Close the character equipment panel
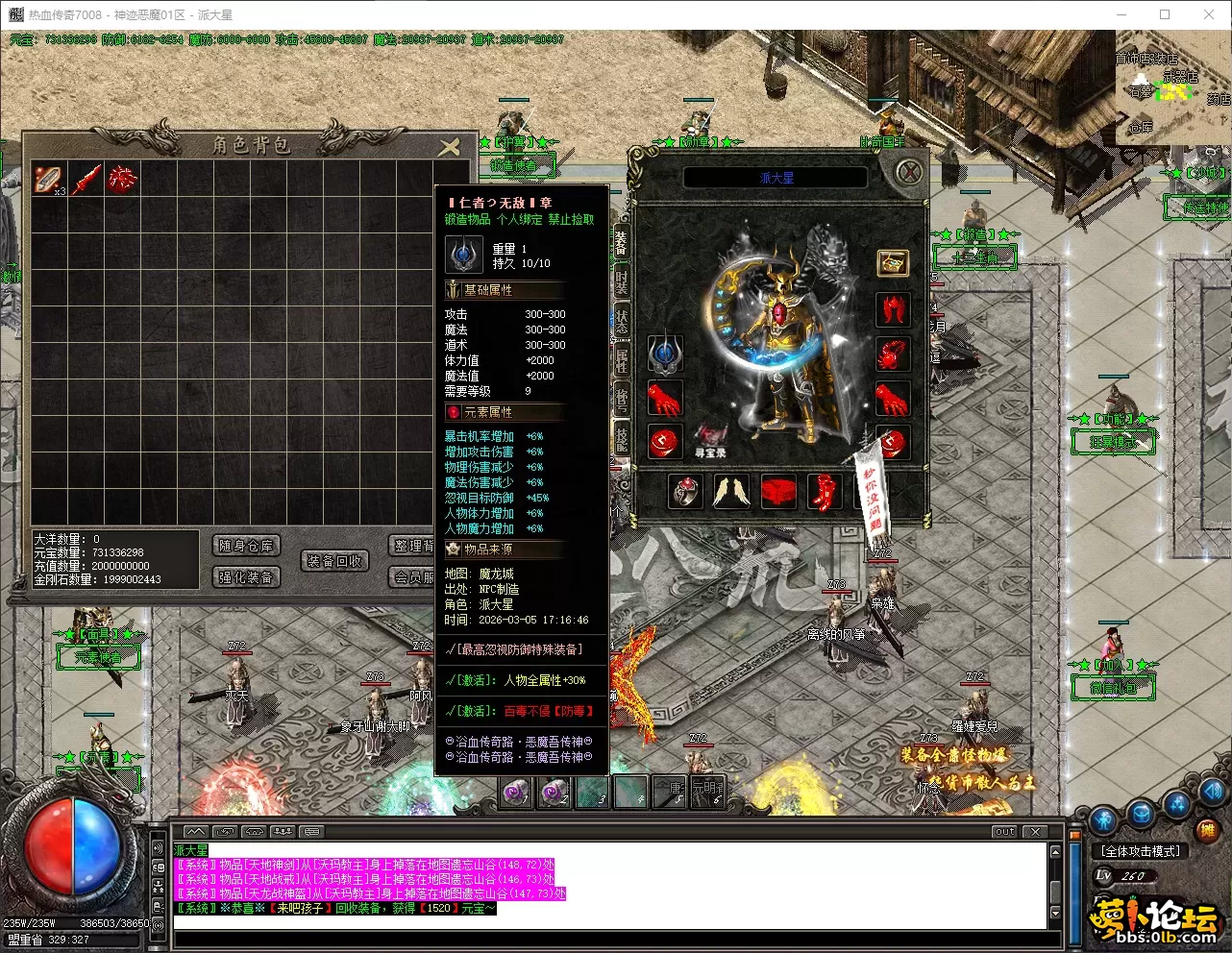 pos(909,172)
